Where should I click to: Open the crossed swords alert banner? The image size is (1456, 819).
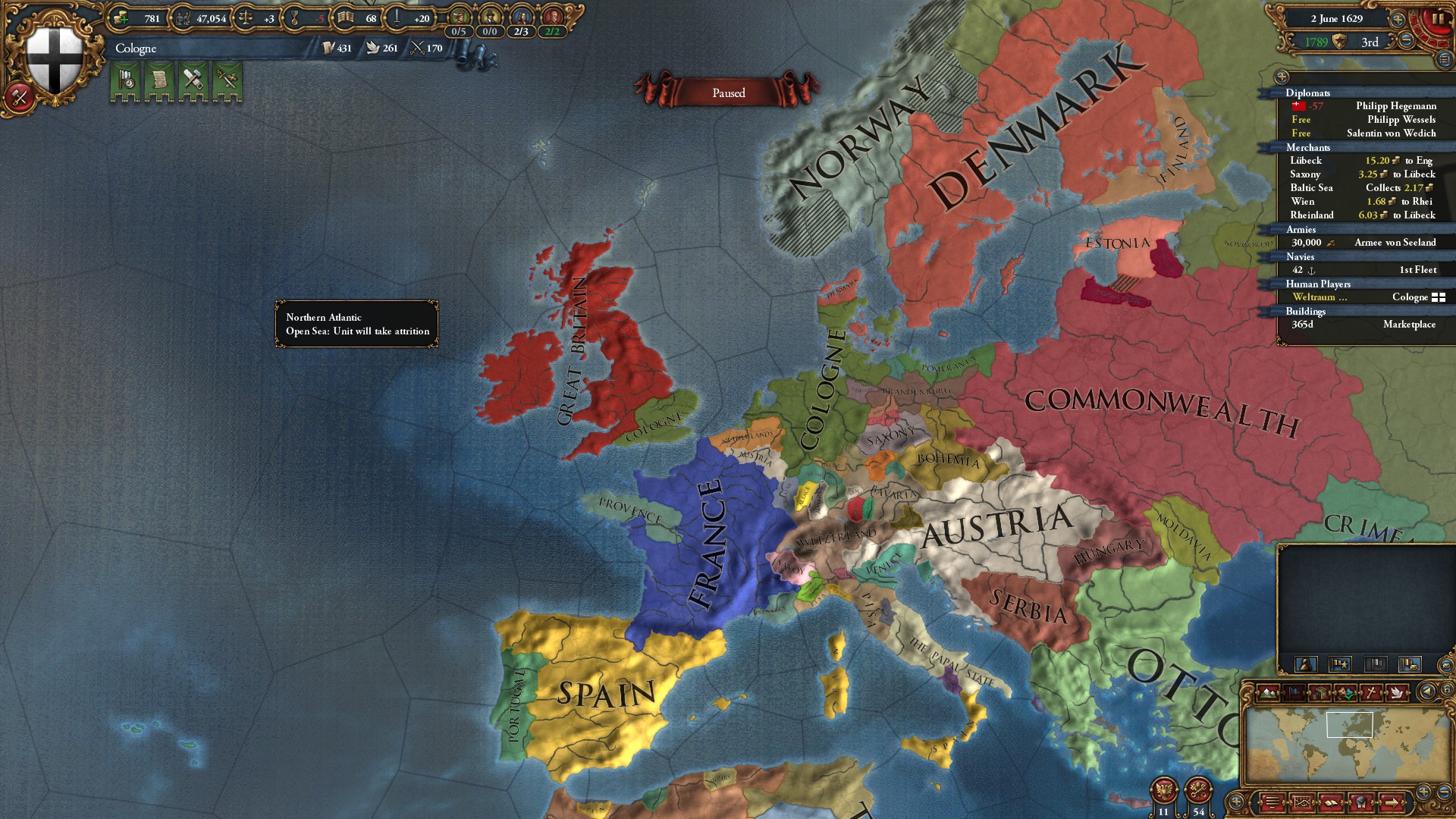coord(227,80)
